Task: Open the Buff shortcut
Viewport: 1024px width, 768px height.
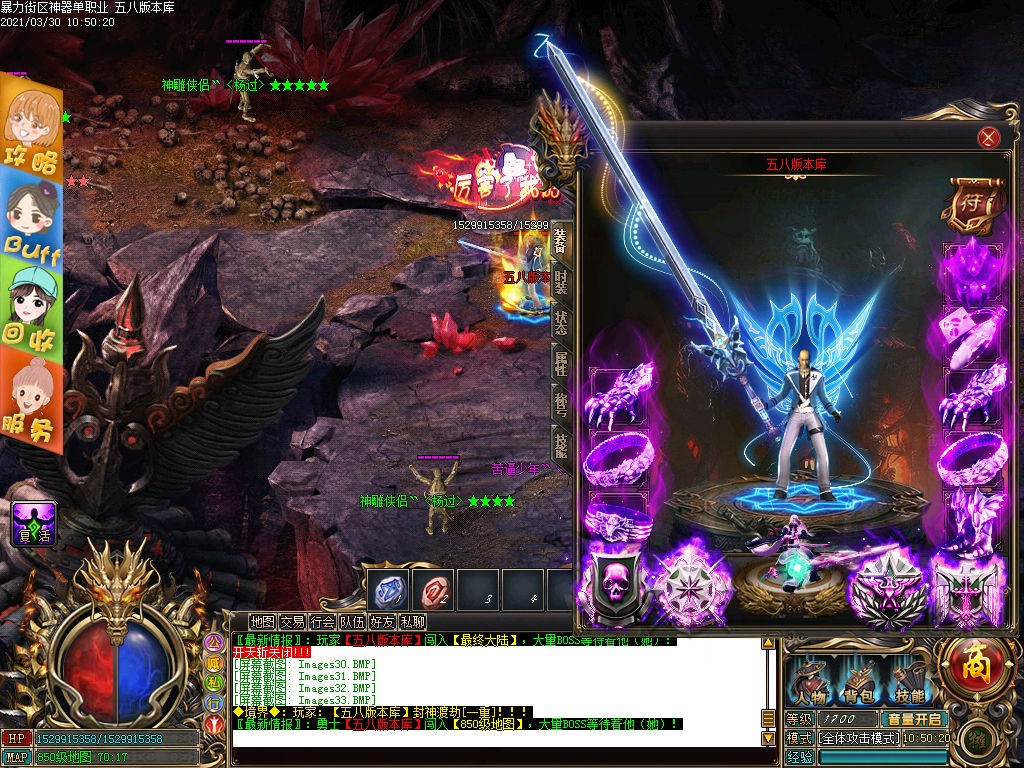Action: [31, 216]
